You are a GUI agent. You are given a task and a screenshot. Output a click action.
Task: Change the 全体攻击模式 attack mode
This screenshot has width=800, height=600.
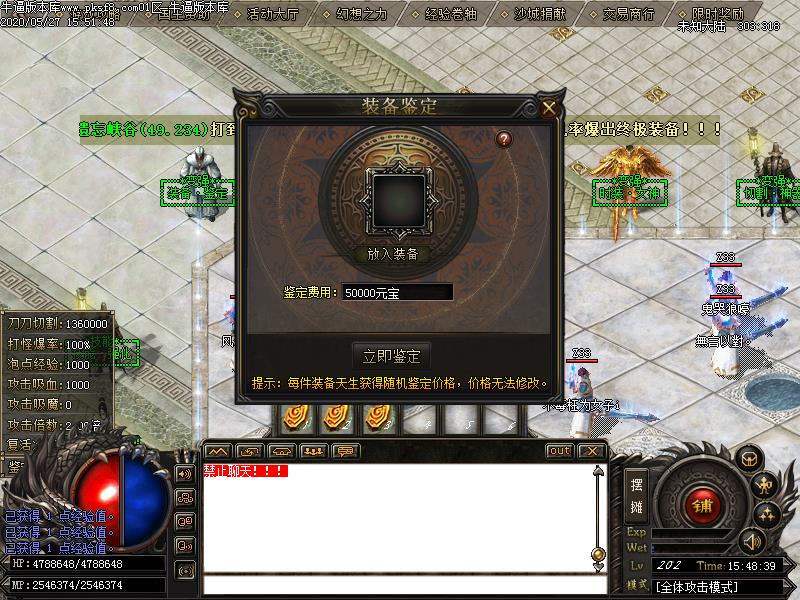pyautogui.click(x=699, y=586)
